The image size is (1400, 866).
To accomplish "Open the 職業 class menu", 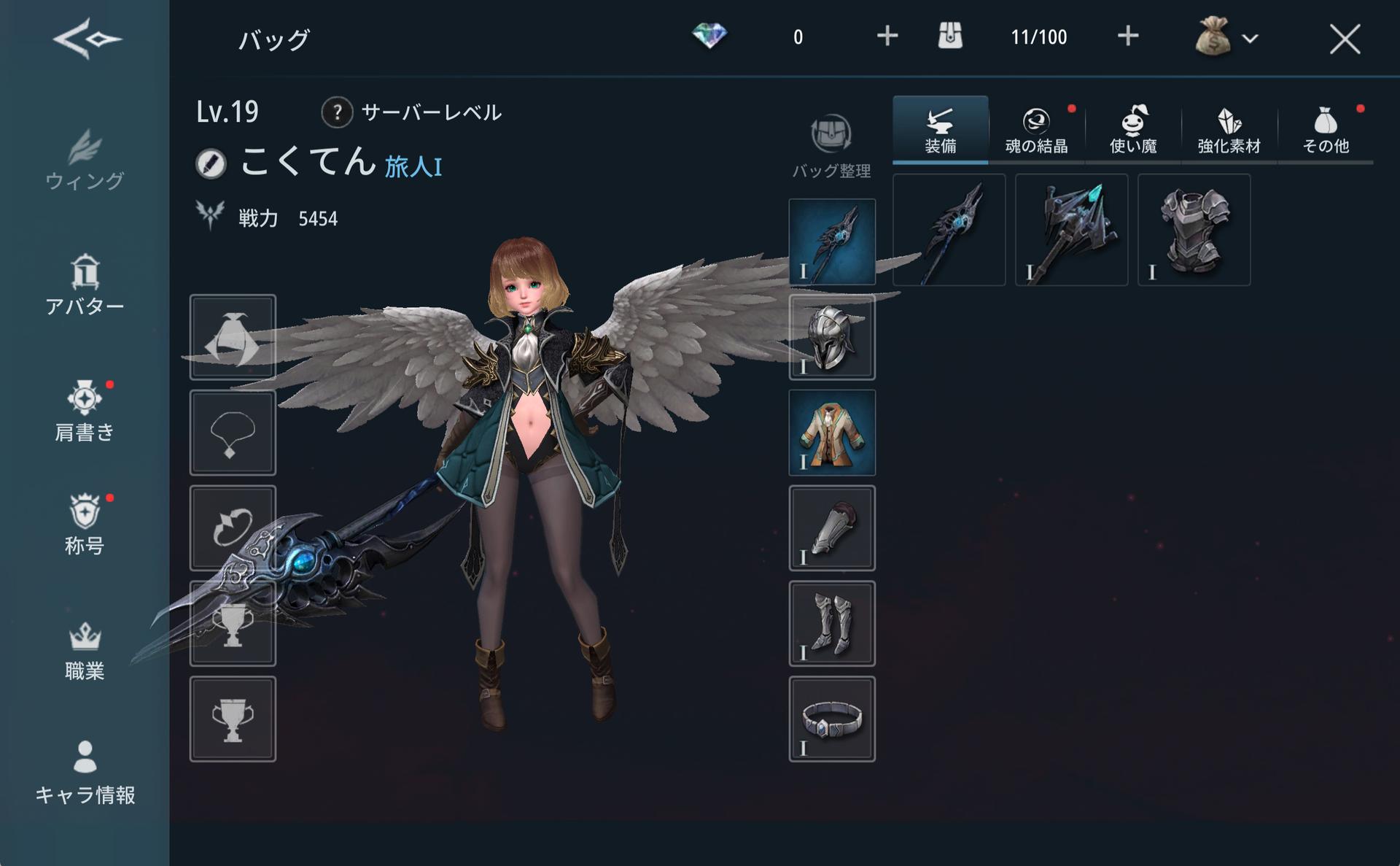I will (x=85, y=651).
